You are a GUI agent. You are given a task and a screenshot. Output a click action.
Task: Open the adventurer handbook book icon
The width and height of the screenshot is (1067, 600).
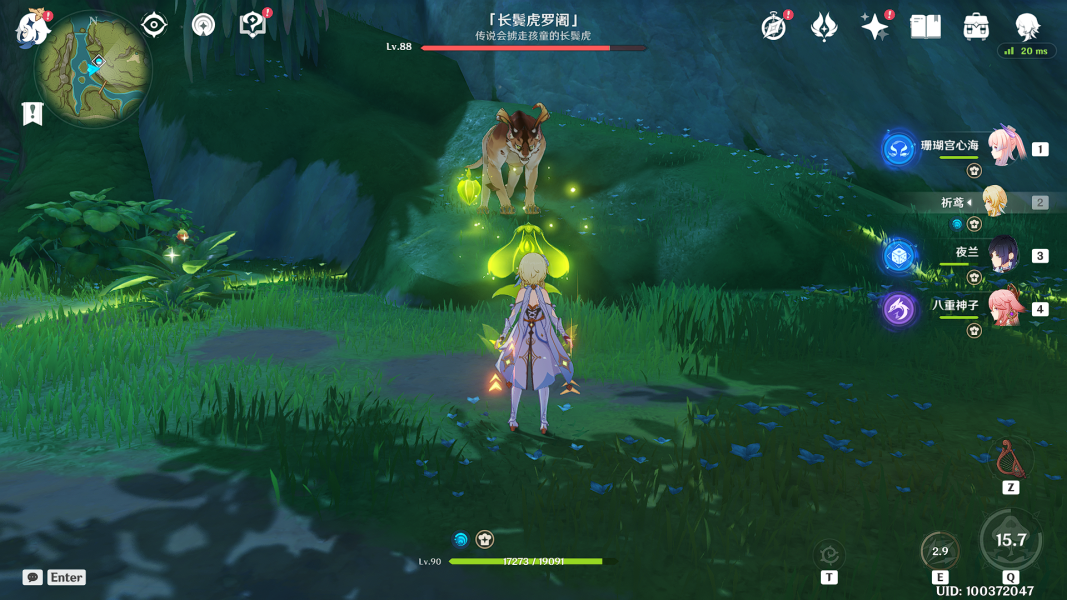pyautogui.click(x=926, y=27)
